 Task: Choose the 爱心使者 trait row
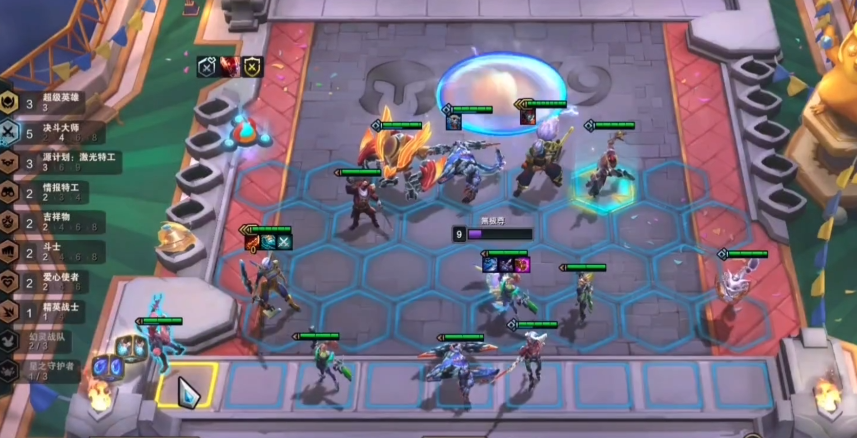pyautogui.click(x=50, y=282)
